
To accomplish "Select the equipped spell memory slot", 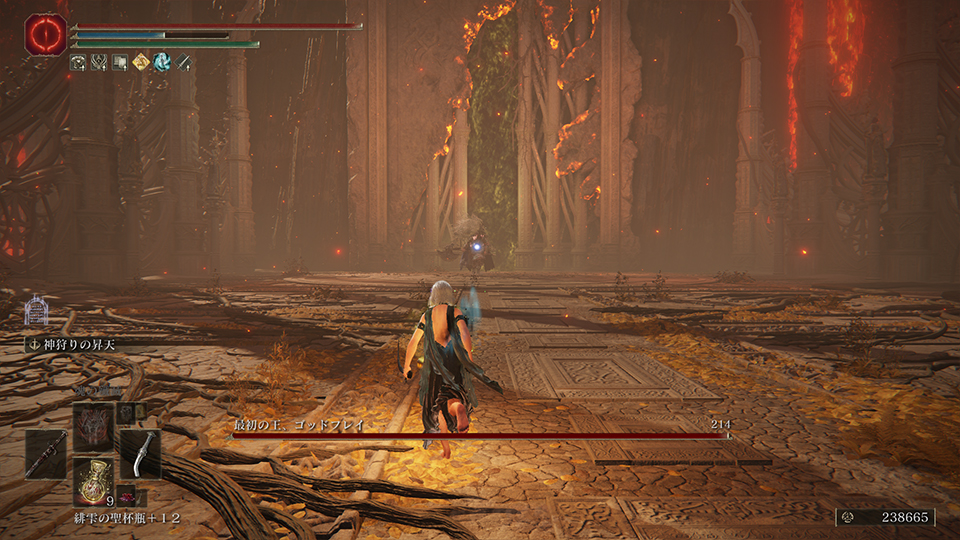I will [x=92, y=425].
